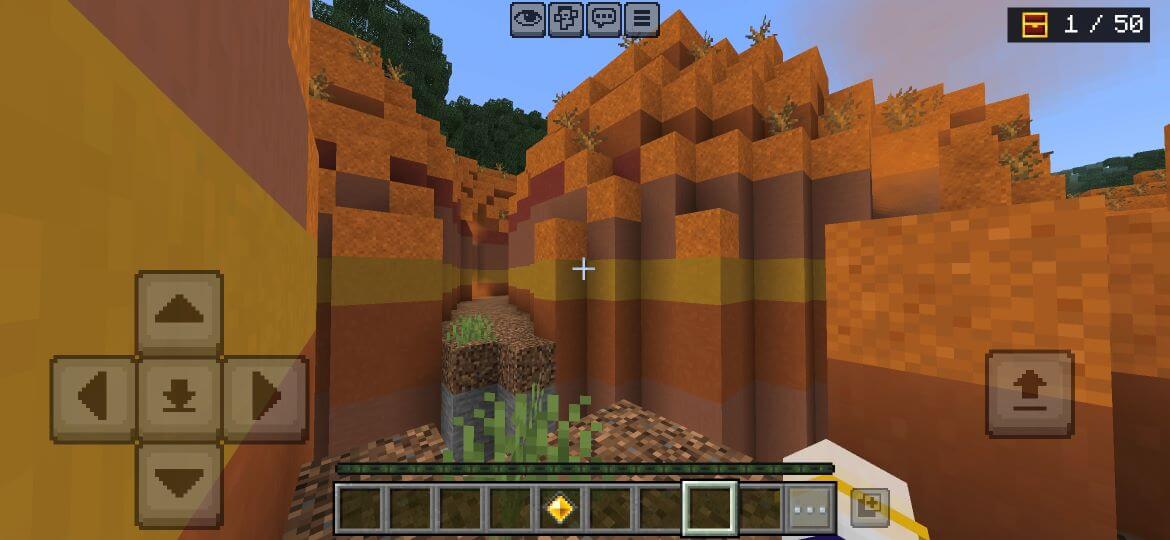Toggle the eye perspective button
Image resolution: width=1170 pixels, height=540 pixels.
click(x=528, y=19)
